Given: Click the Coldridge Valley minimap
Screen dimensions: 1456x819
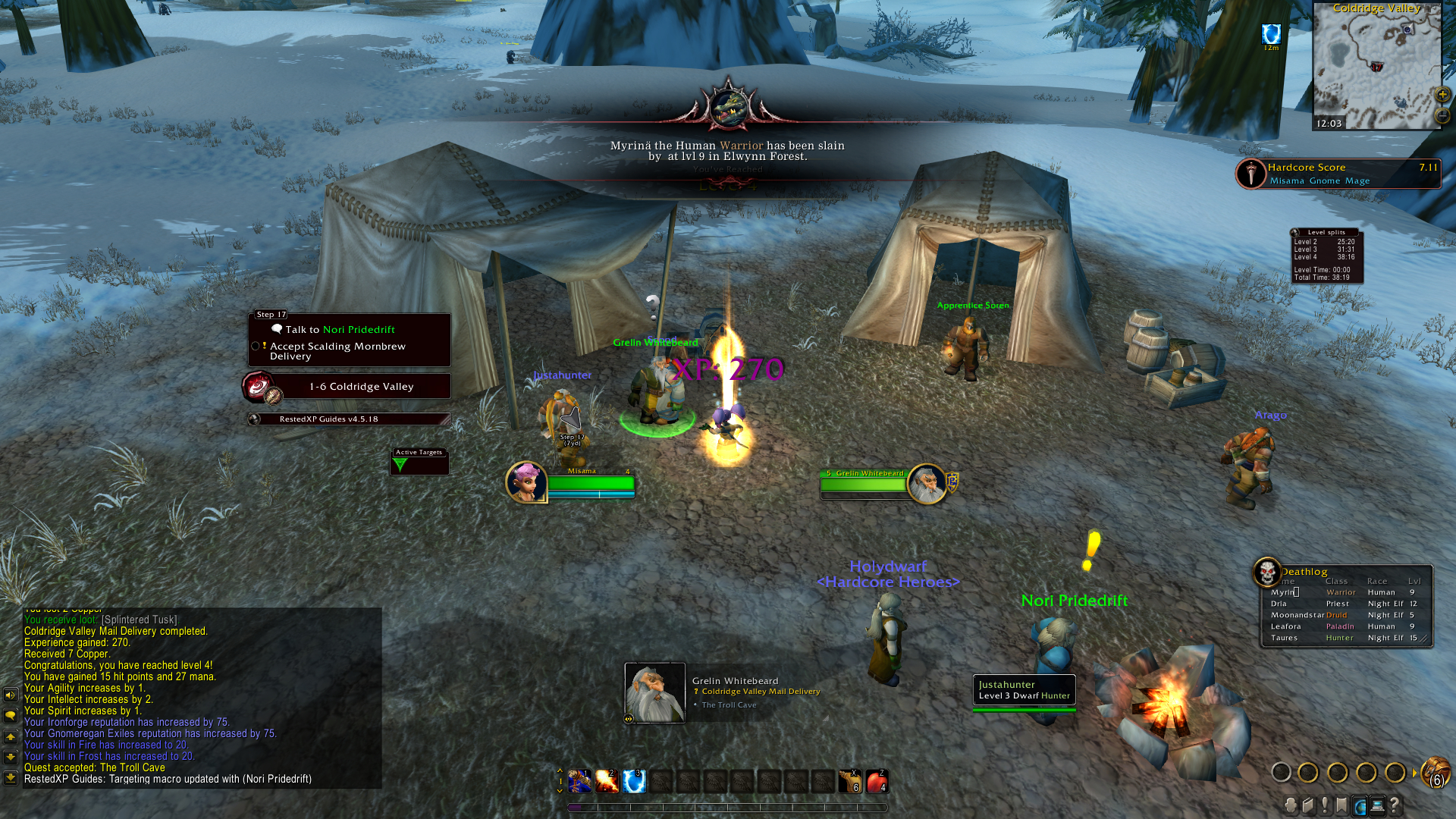Looking at the screenshot, I should point(1376,68).
